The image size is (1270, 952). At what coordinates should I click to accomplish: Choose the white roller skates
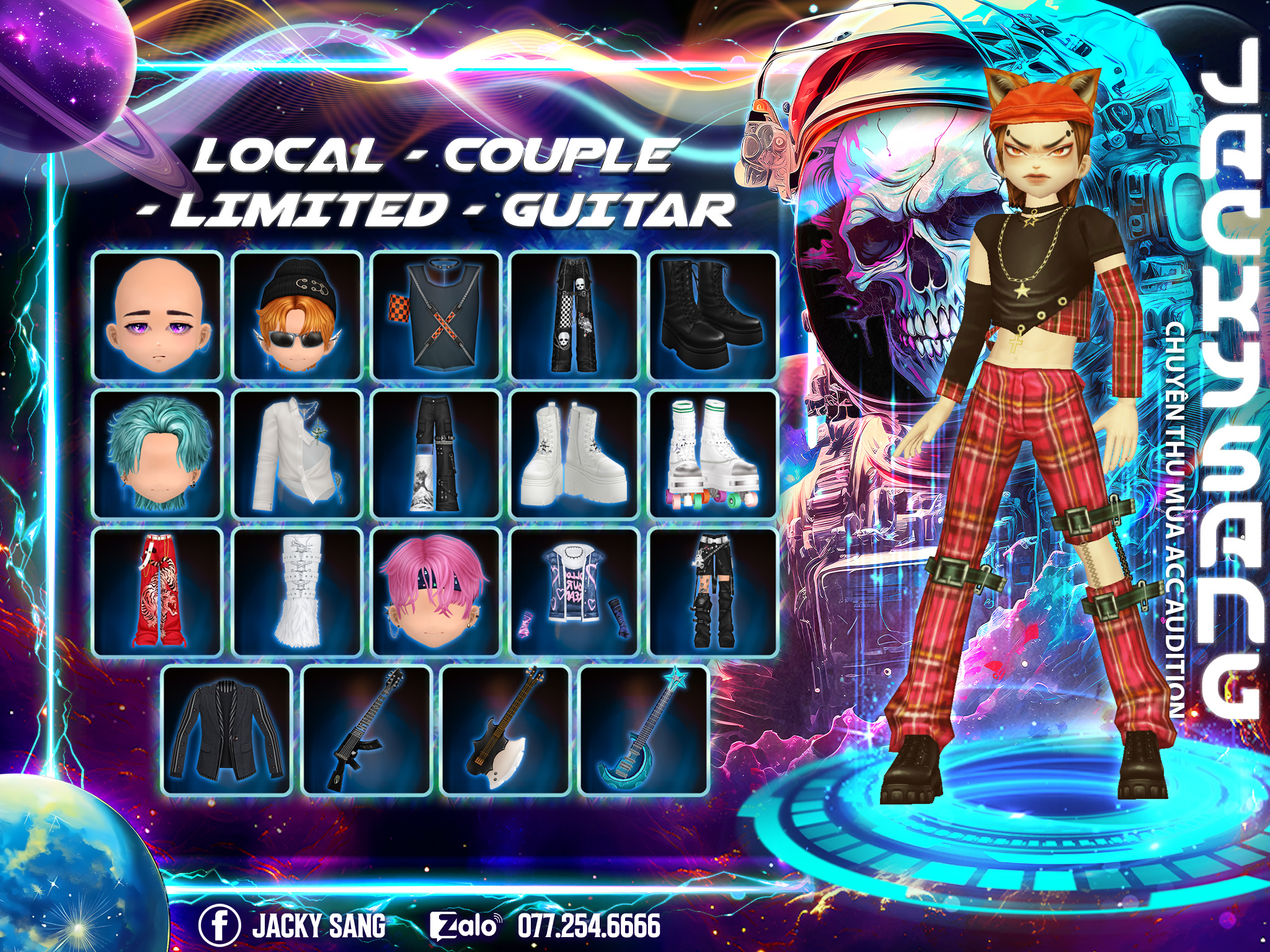coord(713,454)
